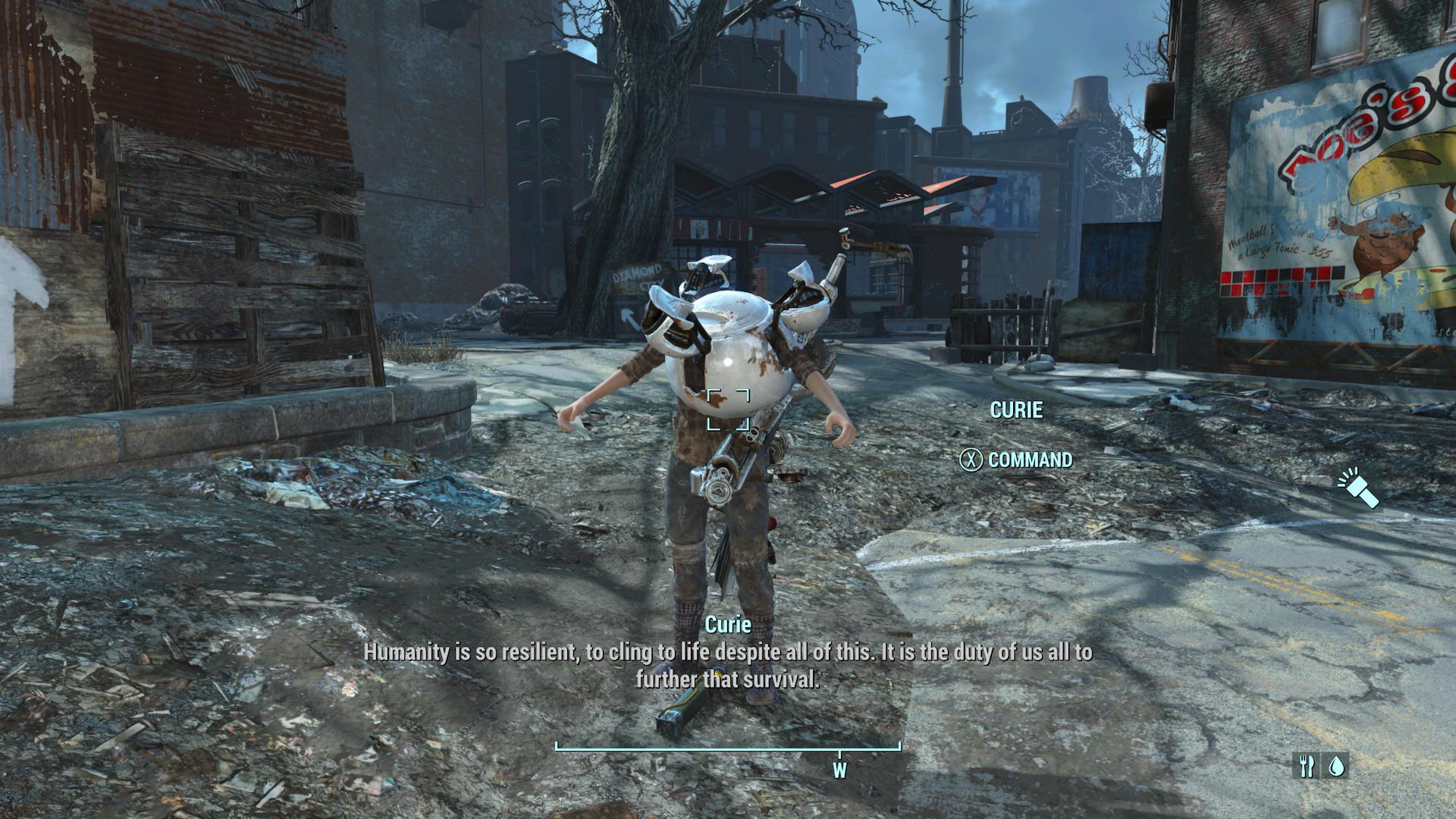The image size is (1456, 819).
Task: Click the fork and knife hunger icon
Action: [x=1306, y=766]
